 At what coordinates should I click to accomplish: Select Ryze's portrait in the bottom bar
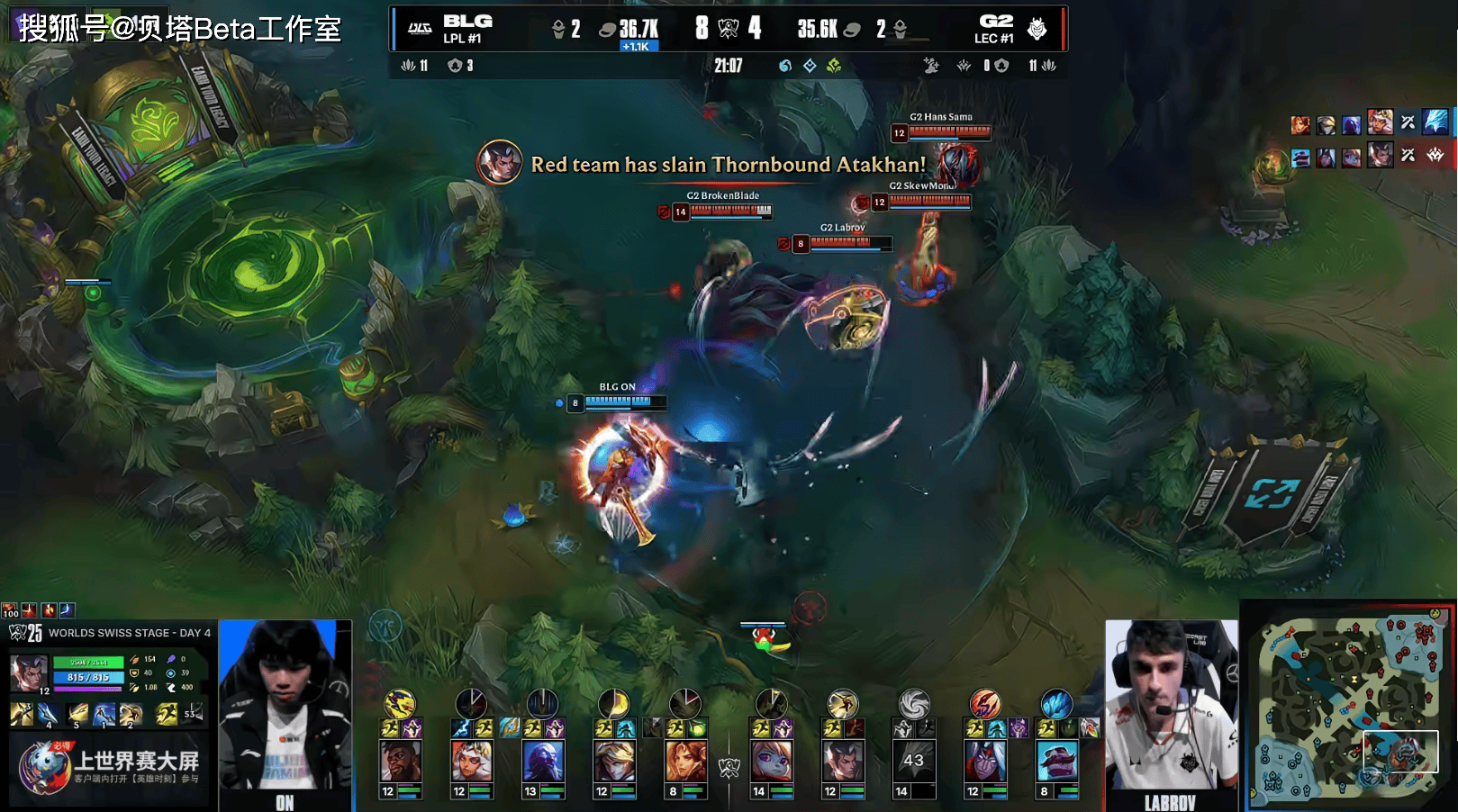click(543, 761)
